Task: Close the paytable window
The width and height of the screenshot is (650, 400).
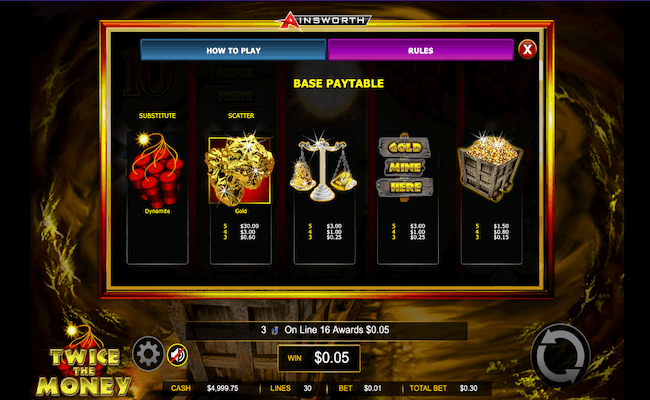Action: 527,49
